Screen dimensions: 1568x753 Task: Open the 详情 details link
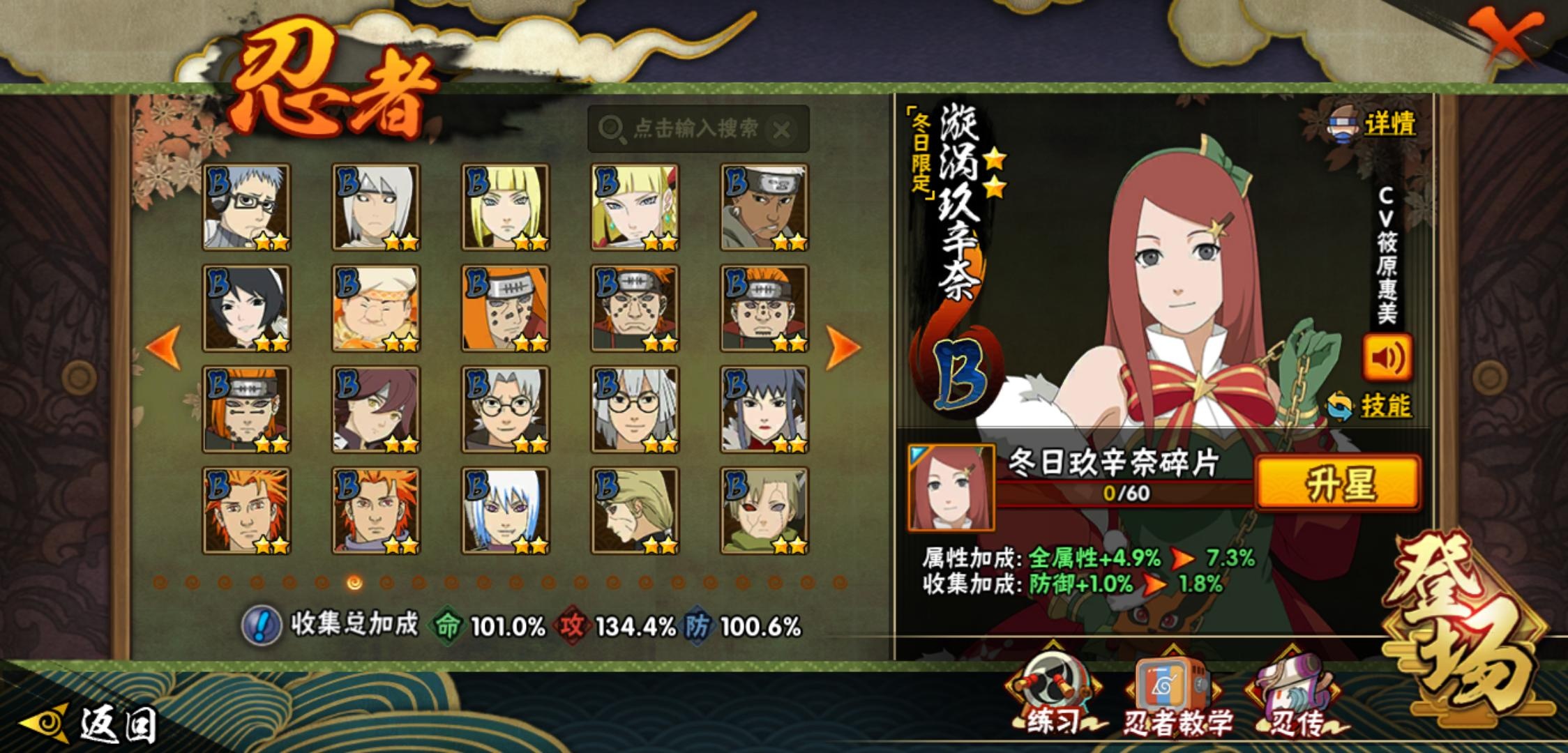pos(1374,125)
